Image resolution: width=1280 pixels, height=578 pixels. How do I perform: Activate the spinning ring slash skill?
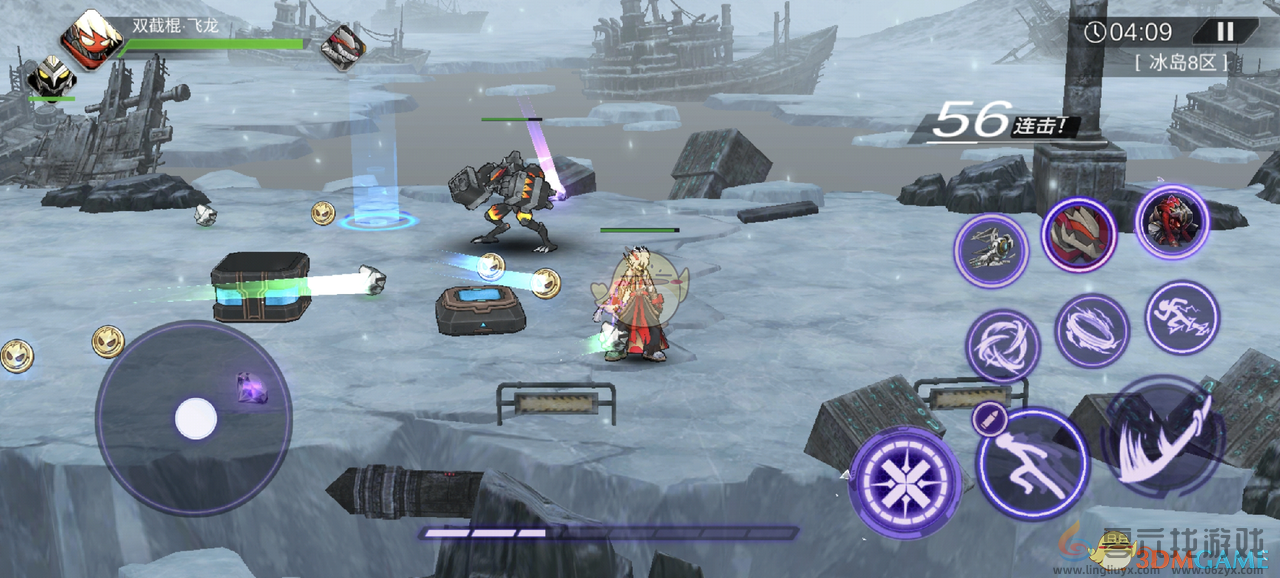[x=1091, y=331]
